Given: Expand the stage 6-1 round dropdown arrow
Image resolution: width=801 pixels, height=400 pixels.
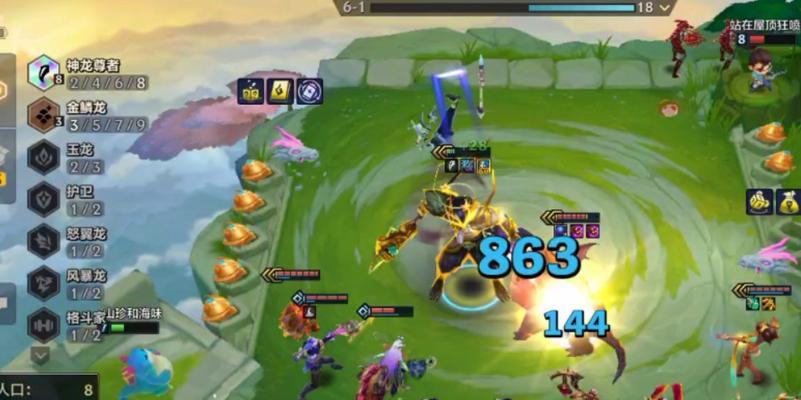Looking at the screenshot, I should point(665,7).
